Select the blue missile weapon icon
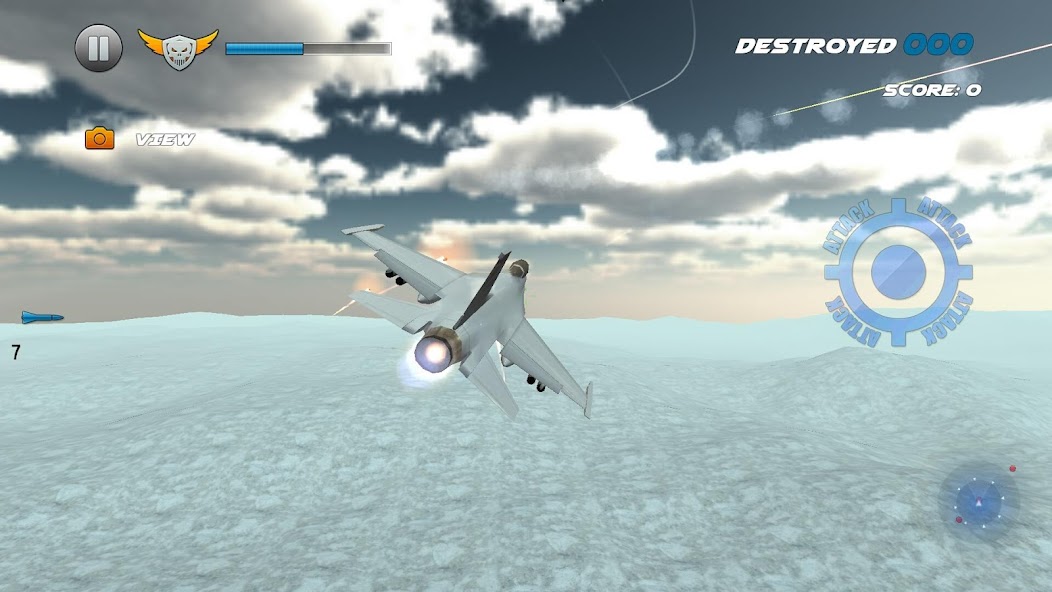This screenshot has width=1052, height=592. (x=43, y=318)
